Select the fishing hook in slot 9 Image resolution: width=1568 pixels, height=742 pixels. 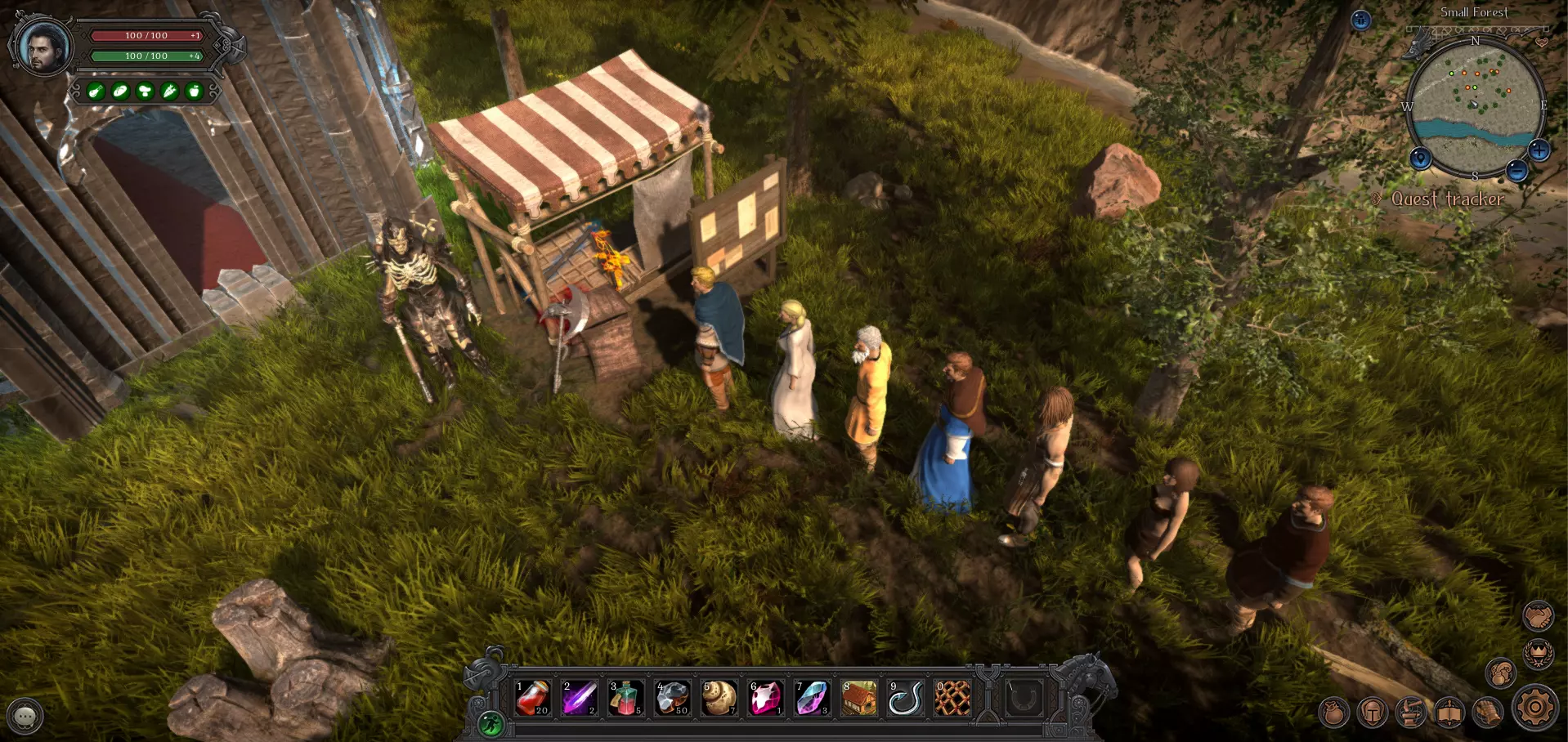point(906,699)
